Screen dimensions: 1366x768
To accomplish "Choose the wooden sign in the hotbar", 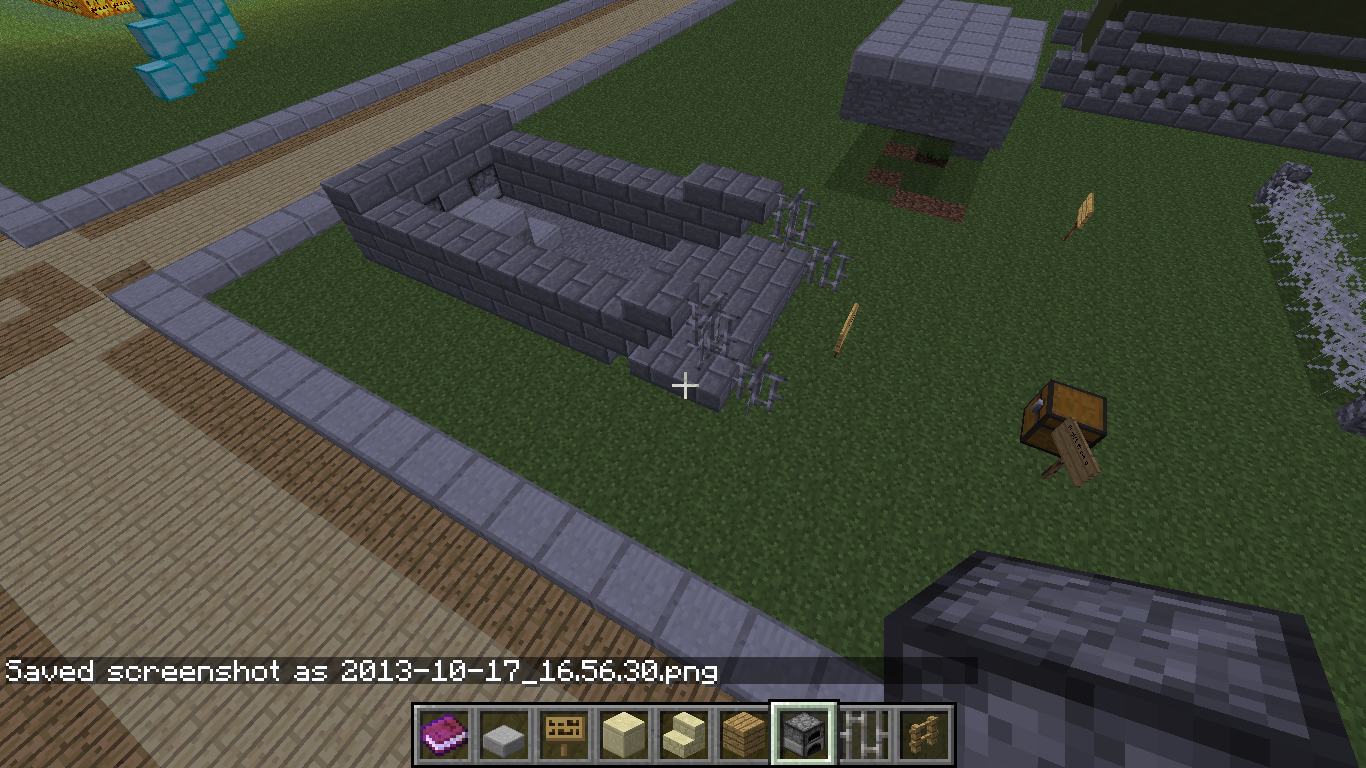I will coord(563,735).
